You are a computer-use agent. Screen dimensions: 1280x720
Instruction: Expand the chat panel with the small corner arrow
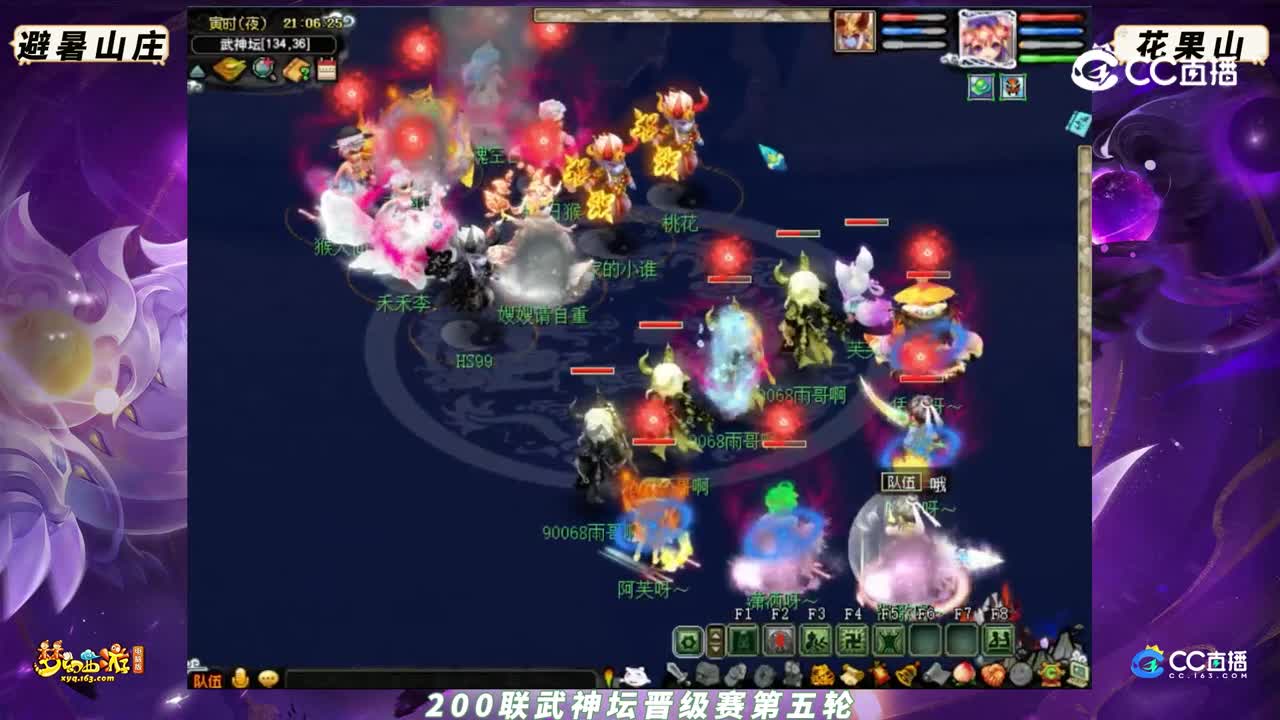coord(194,665)
